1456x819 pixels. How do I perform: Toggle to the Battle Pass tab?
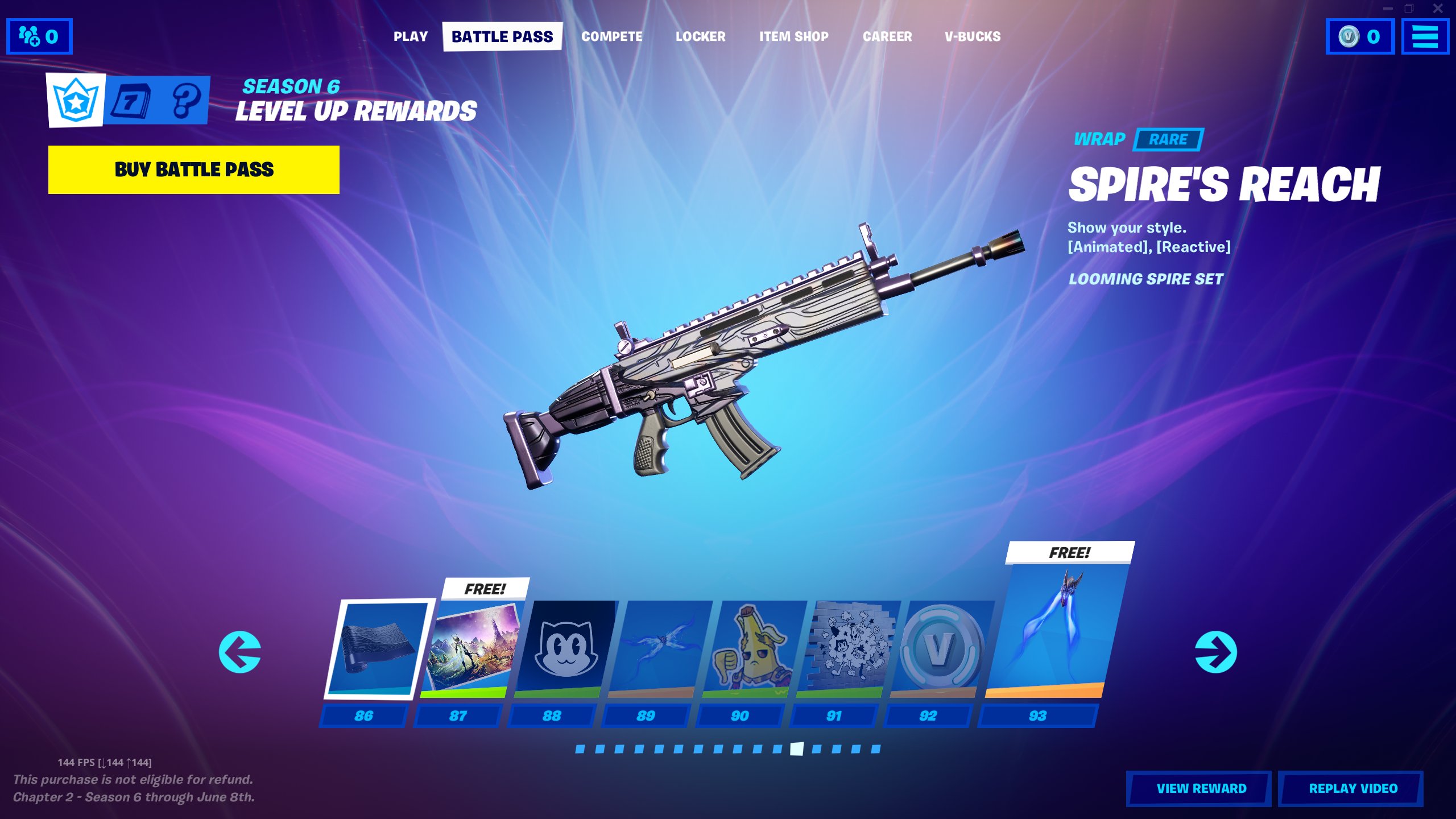point(502,36)
